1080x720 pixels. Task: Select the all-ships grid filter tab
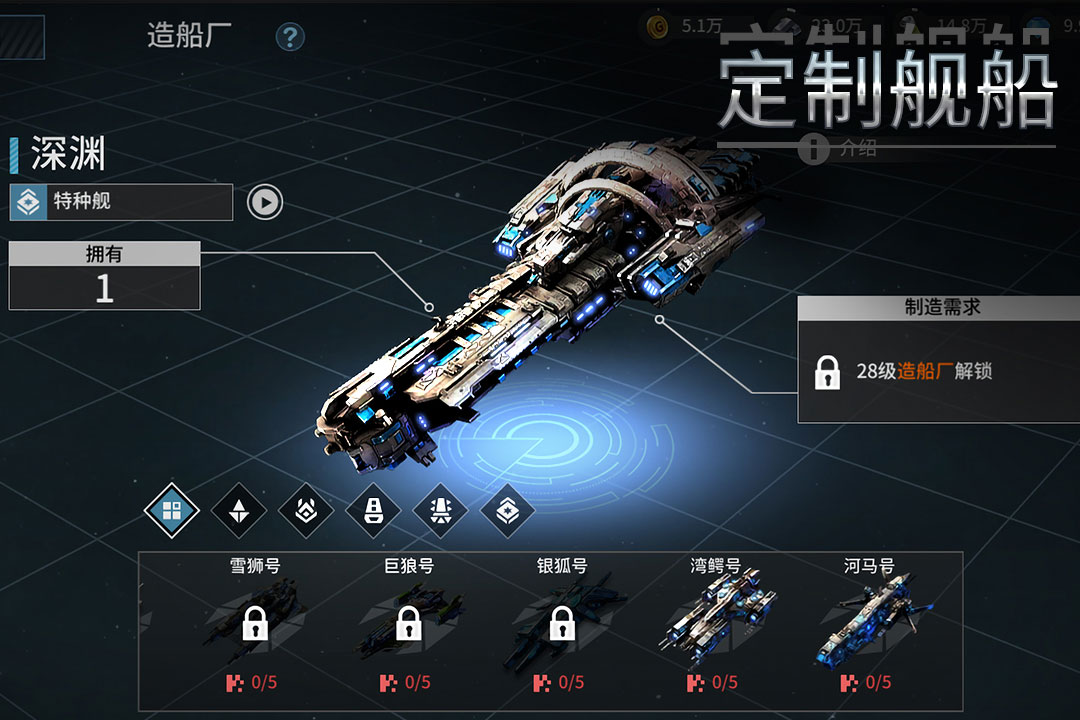coord(172,511)
